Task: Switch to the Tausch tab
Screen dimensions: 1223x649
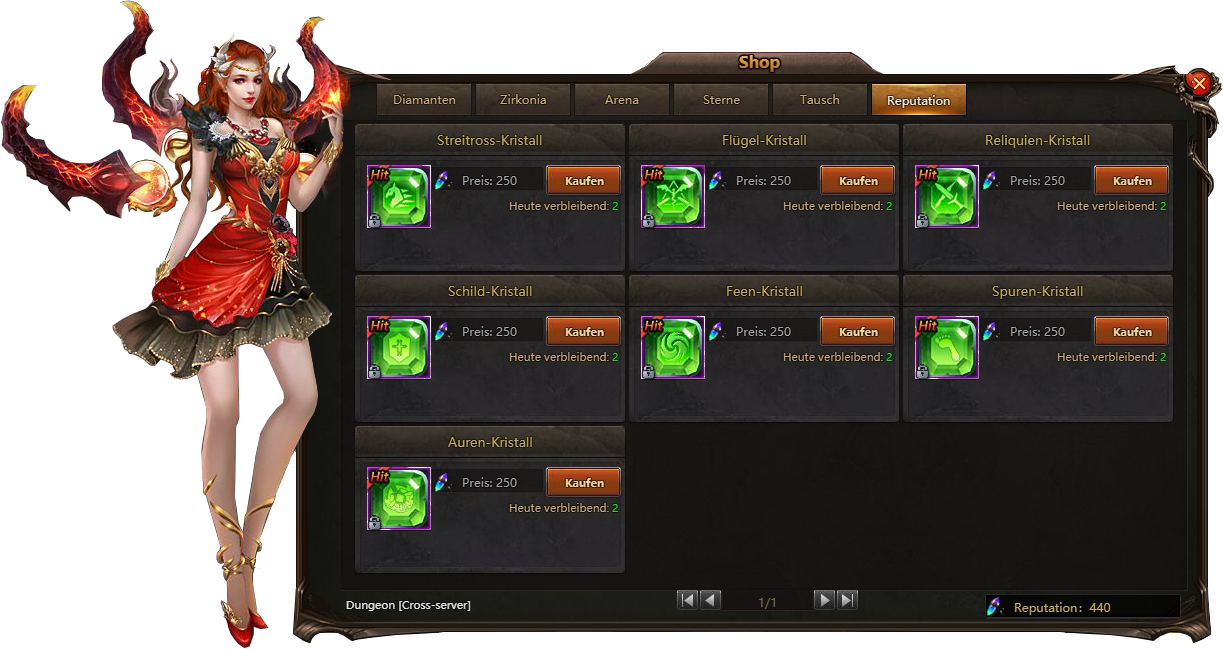Action: (820, 100)
